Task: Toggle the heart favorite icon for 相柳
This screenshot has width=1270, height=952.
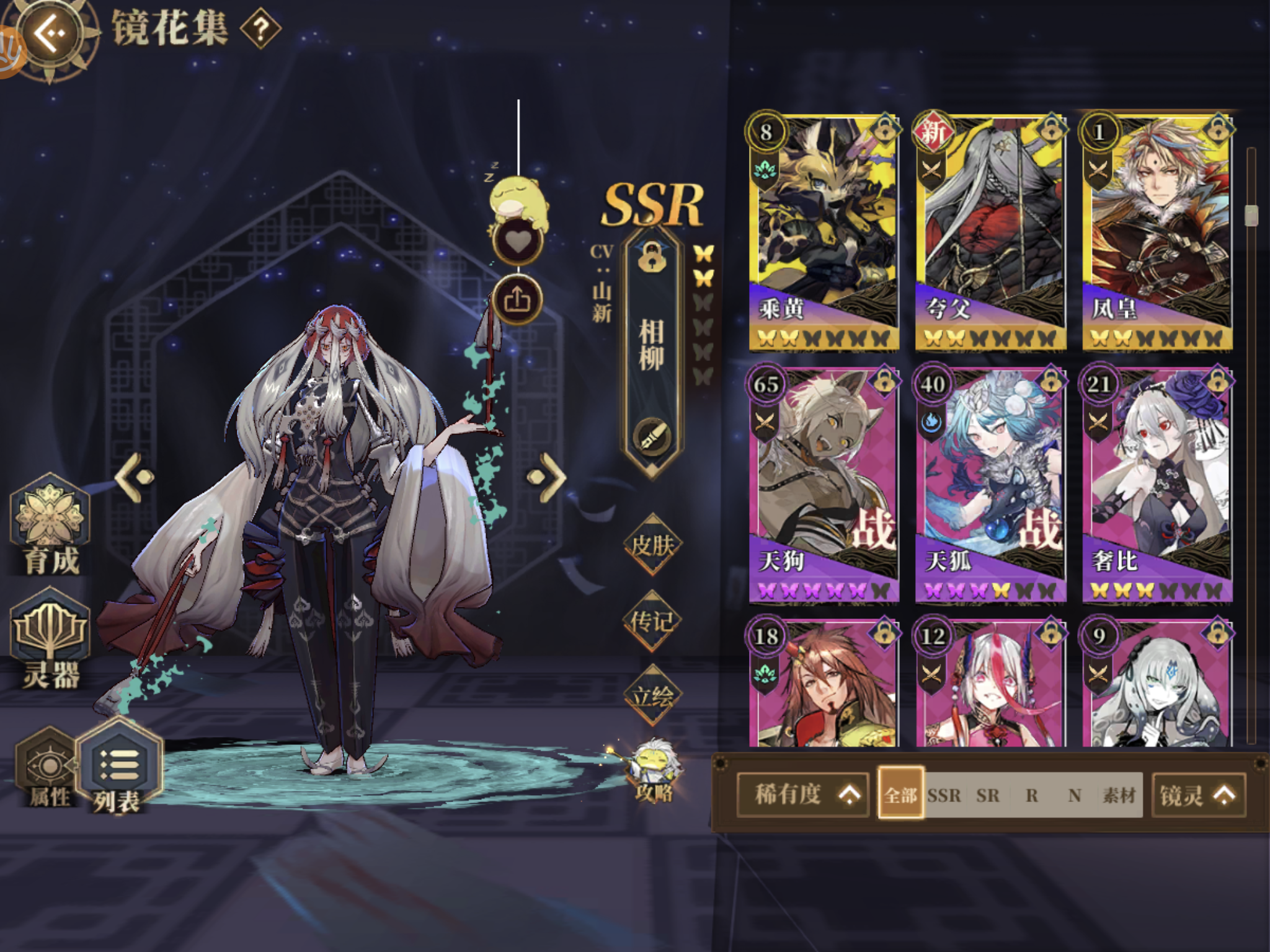Action: (520, 240)
